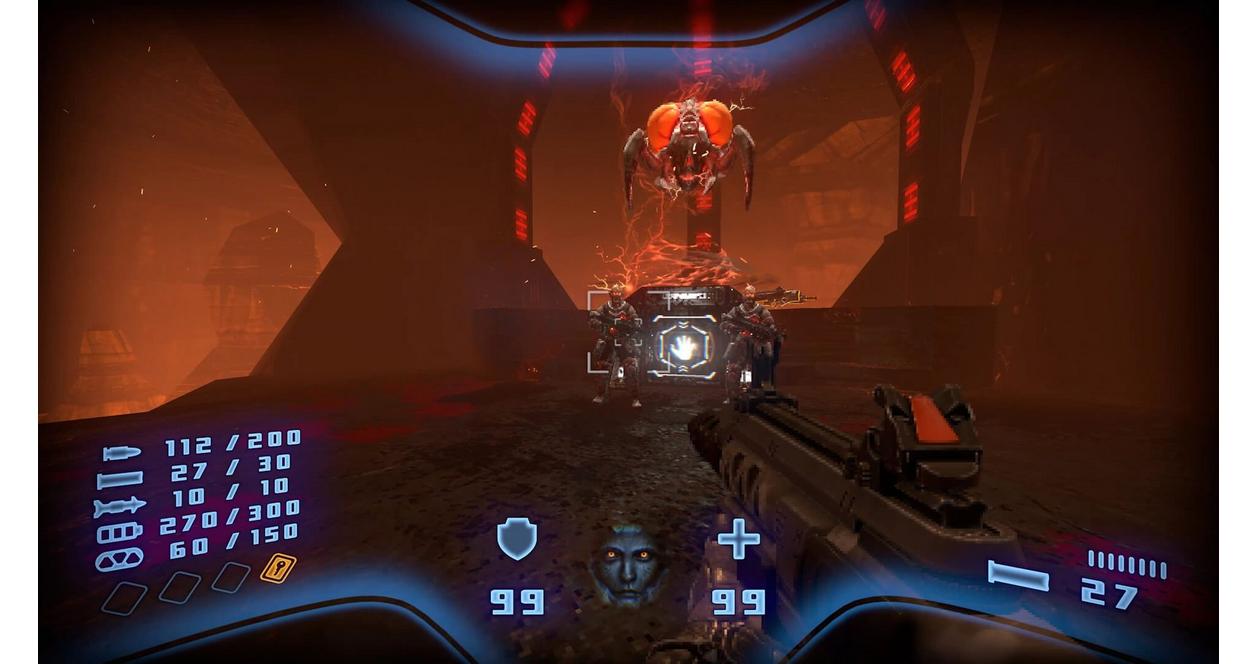Choose the rocket ammo type icon
Viewport: 1256px width, 664px height.
(x=119, y=507)
